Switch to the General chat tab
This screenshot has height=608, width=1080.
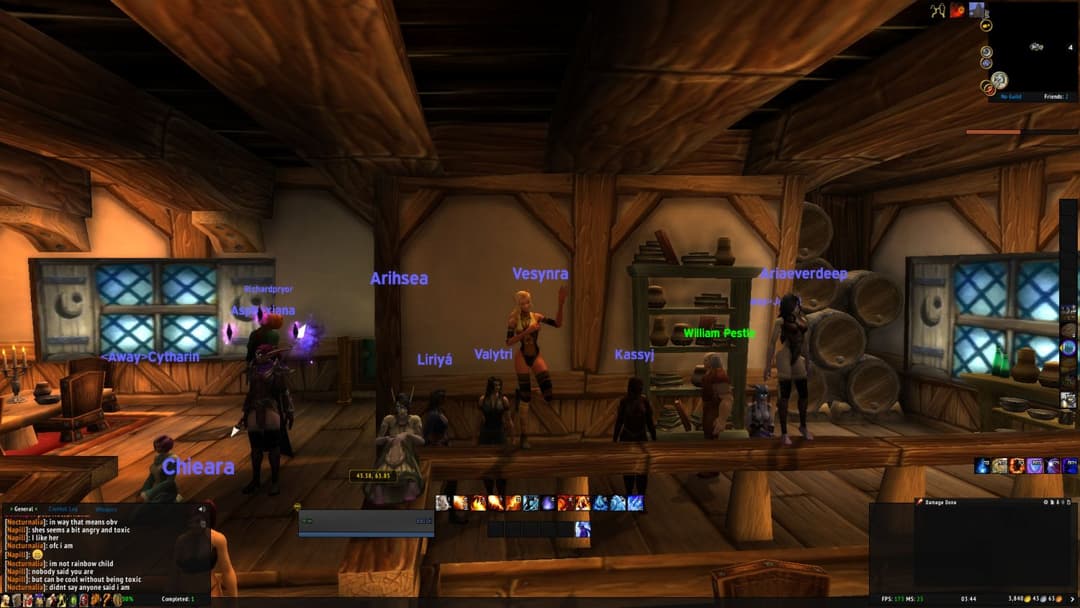[x=23, y=509]
